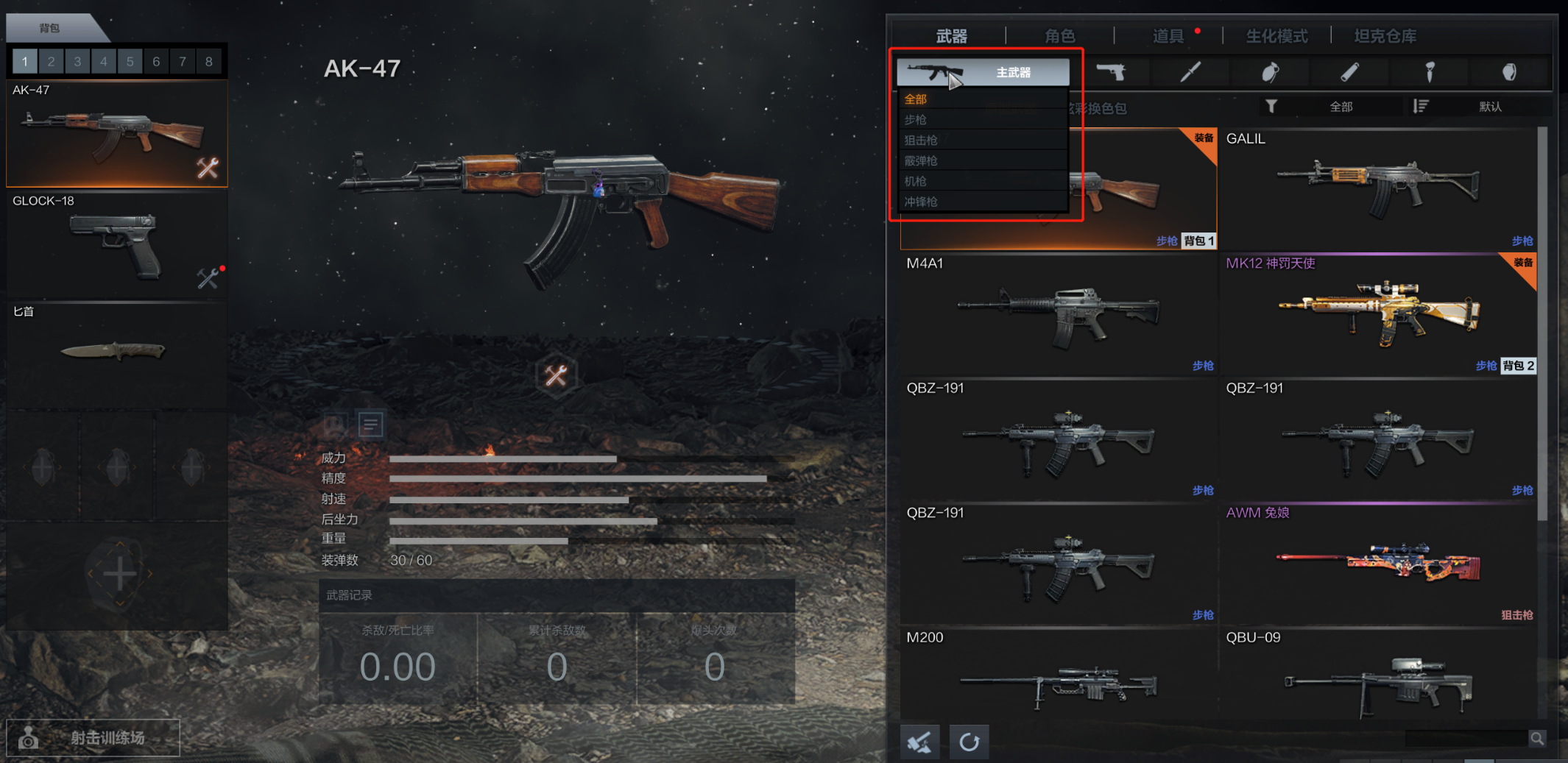This screenshot has width=1568, height=763.
Task: Switch to backpack number 2
Action: click(x=51, y=61)
